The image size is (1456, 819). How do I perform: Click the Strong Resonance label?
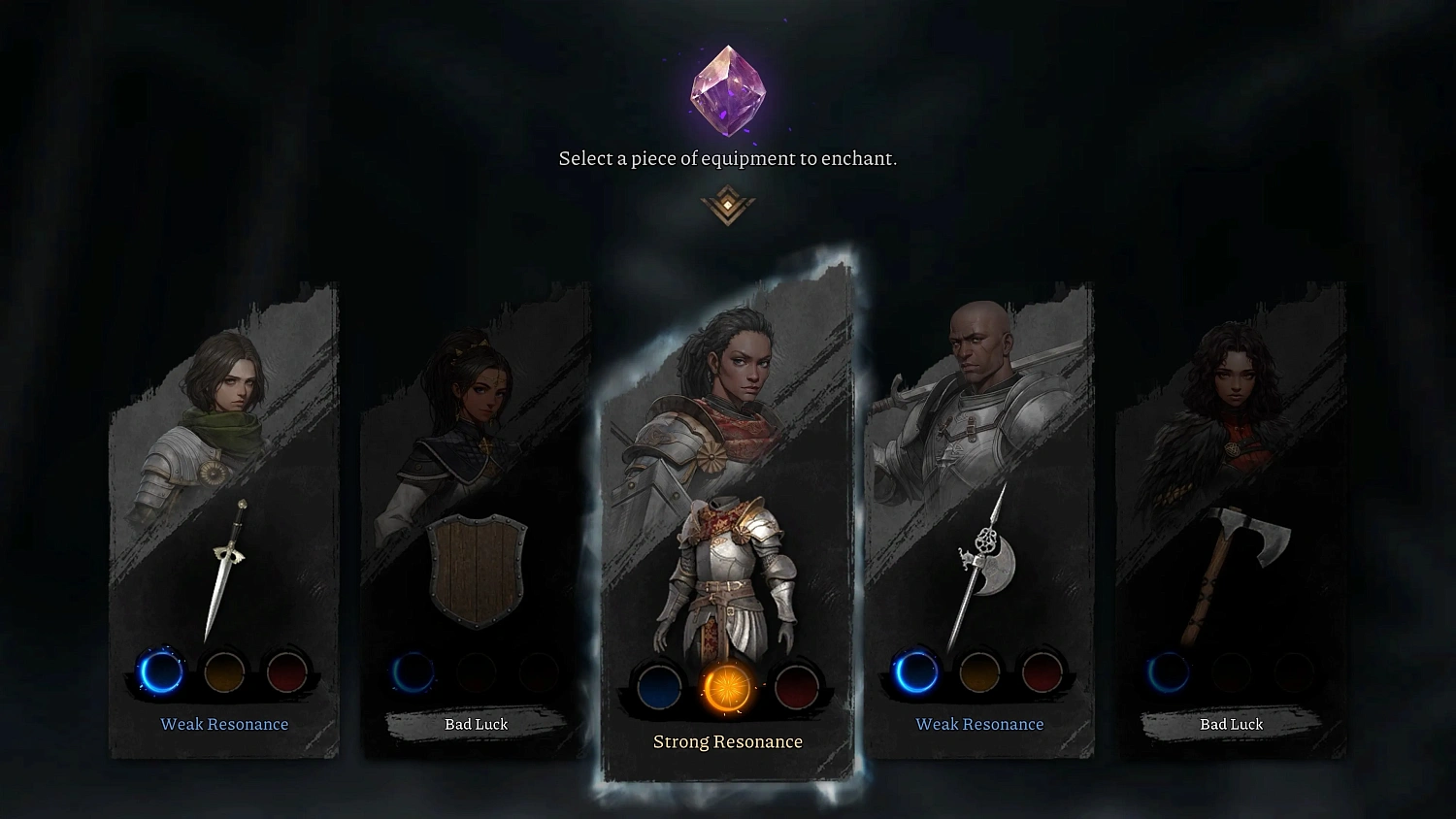(x=726, y=741)
